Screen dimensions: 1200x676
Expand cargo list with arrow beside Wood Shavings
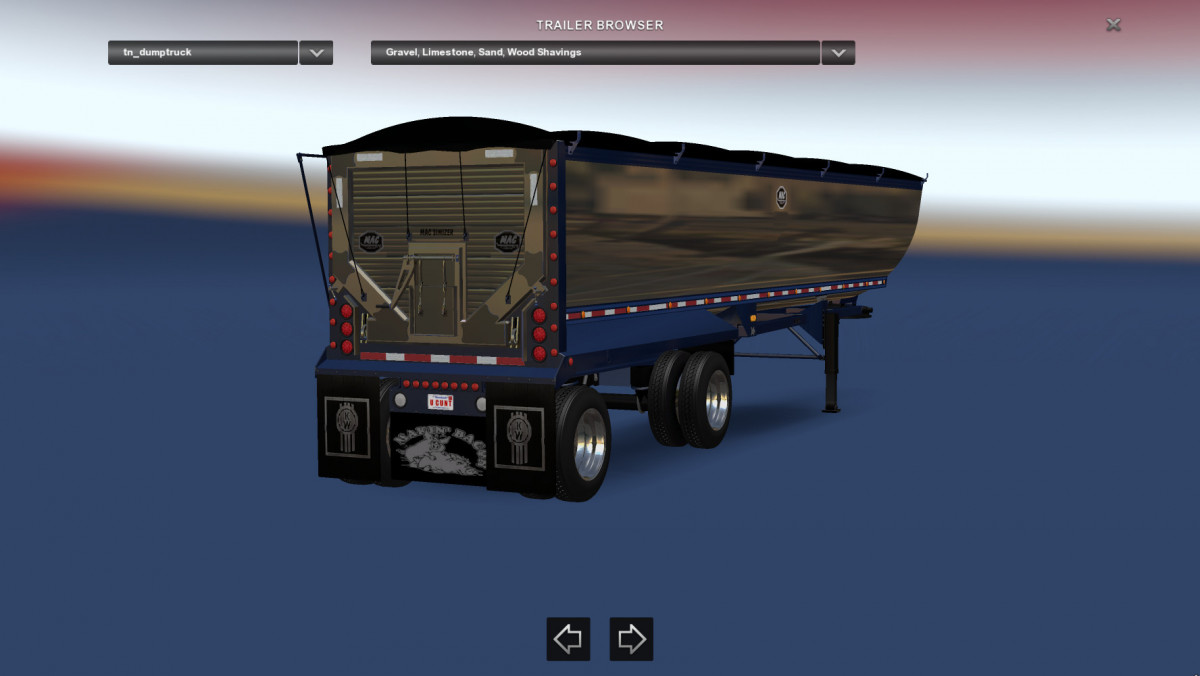tap(838, 53)
